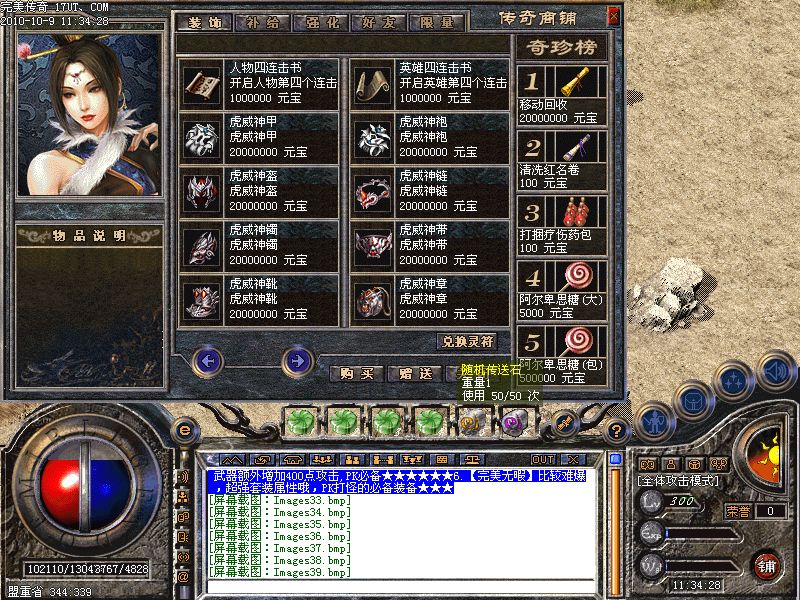Image resolution: width=800 pixels, height=600 pixels.
Task: Gift an item using 赠送 button
Action: [x=414, y=374]
